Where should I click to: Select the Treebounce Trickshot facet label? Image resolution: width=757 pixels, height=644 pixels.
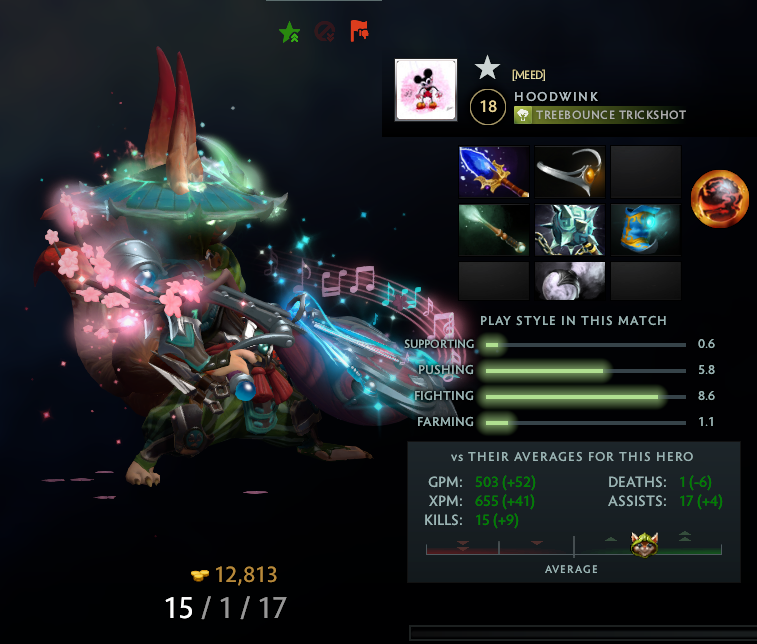coord(600,115)
